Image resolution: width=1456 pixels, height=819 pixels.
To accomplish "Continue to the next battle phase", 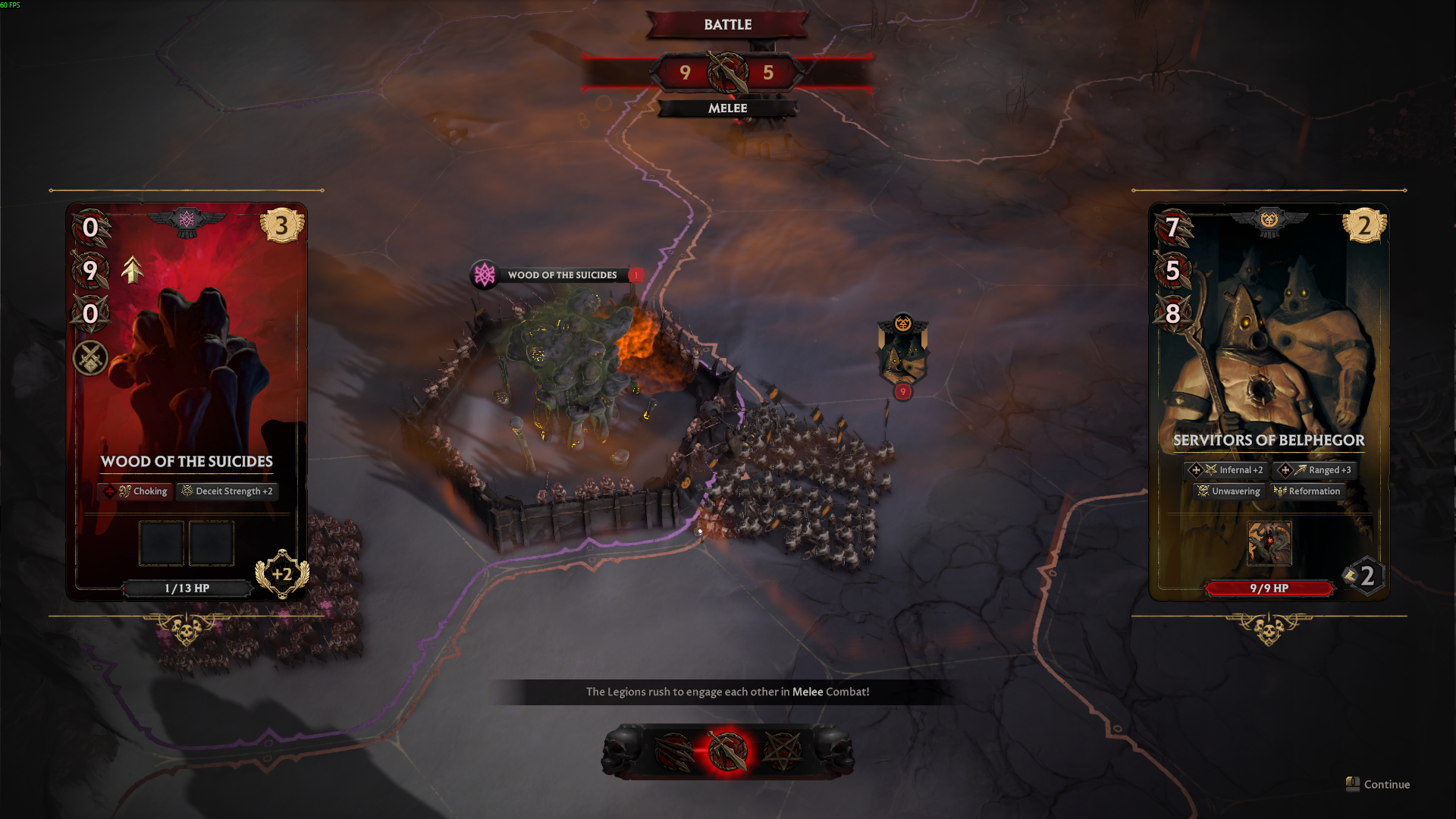I will pyautogui.click(x=1378, y=784).
